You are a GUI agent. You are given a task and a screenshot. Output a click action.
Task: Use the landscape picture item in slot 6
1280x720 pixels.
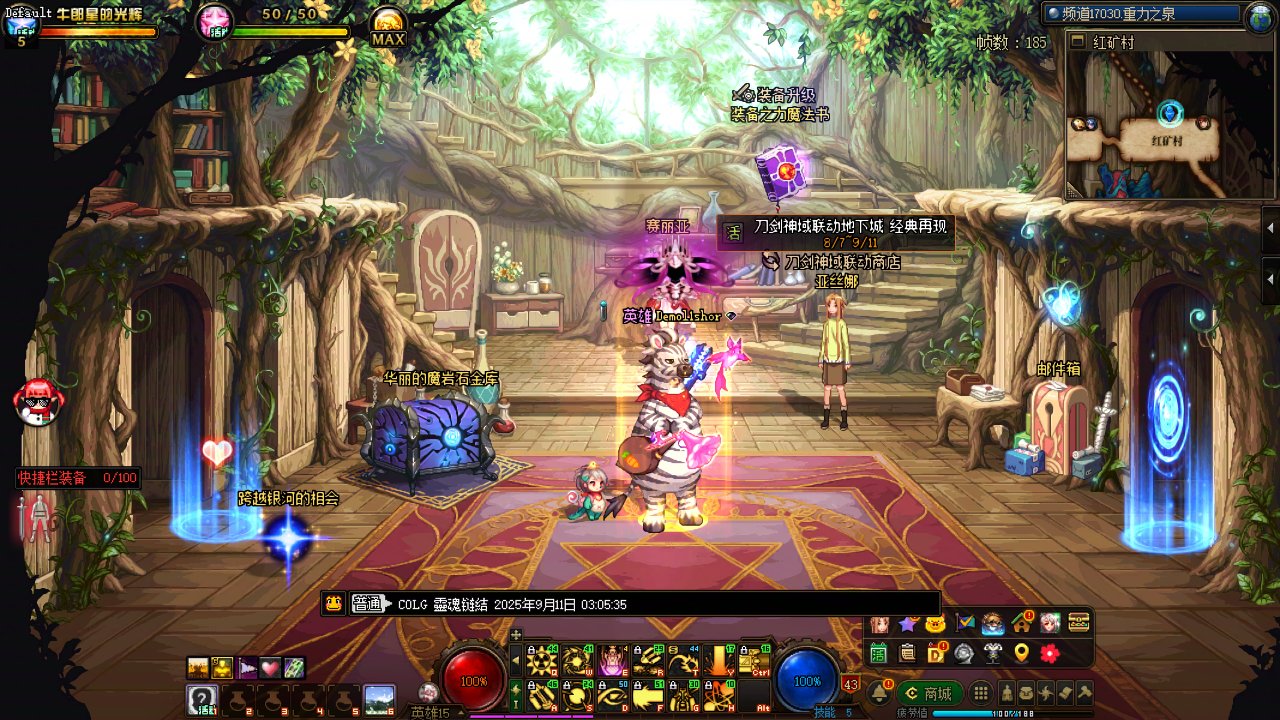tap(379, 698)
